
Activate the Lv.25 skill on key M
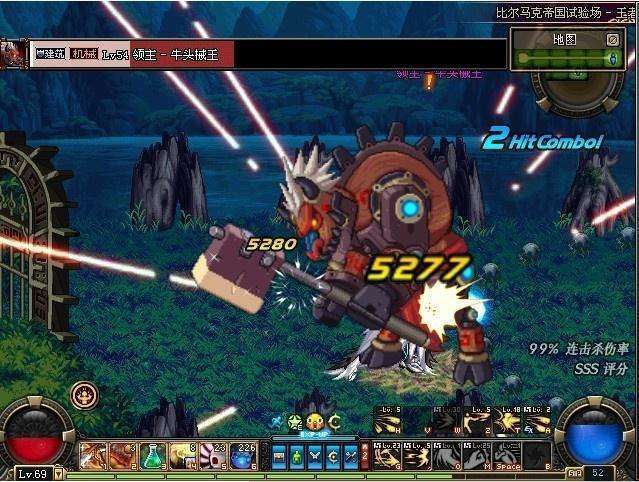[480, 455]
